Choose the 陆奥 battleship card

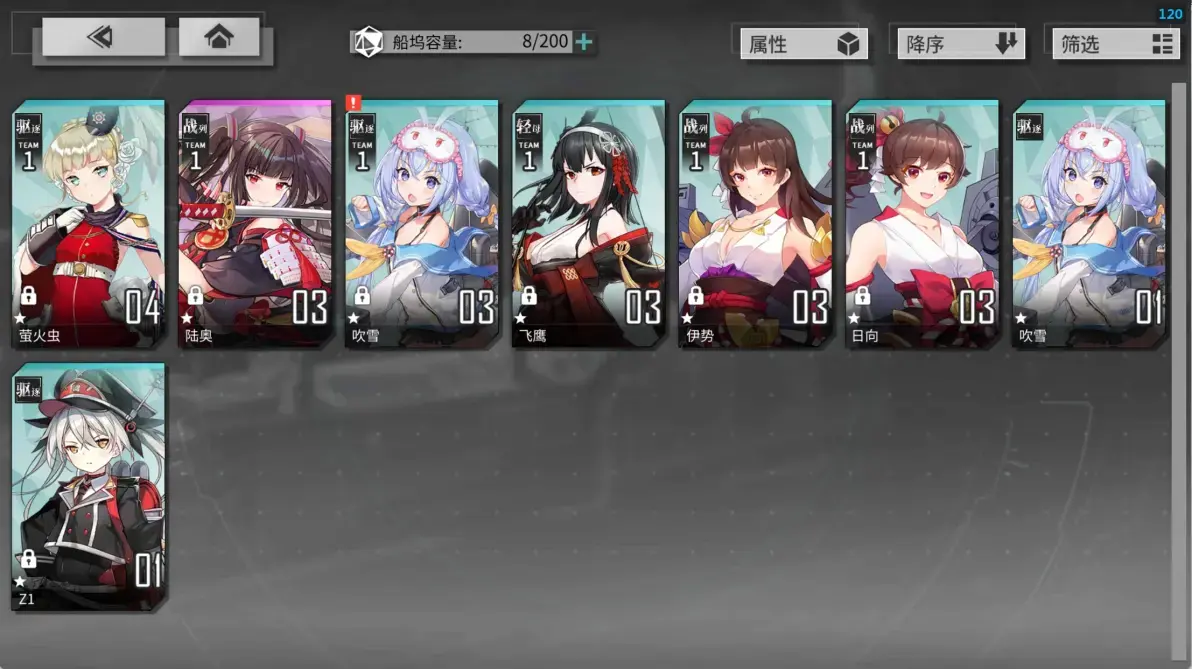(255, 223)
